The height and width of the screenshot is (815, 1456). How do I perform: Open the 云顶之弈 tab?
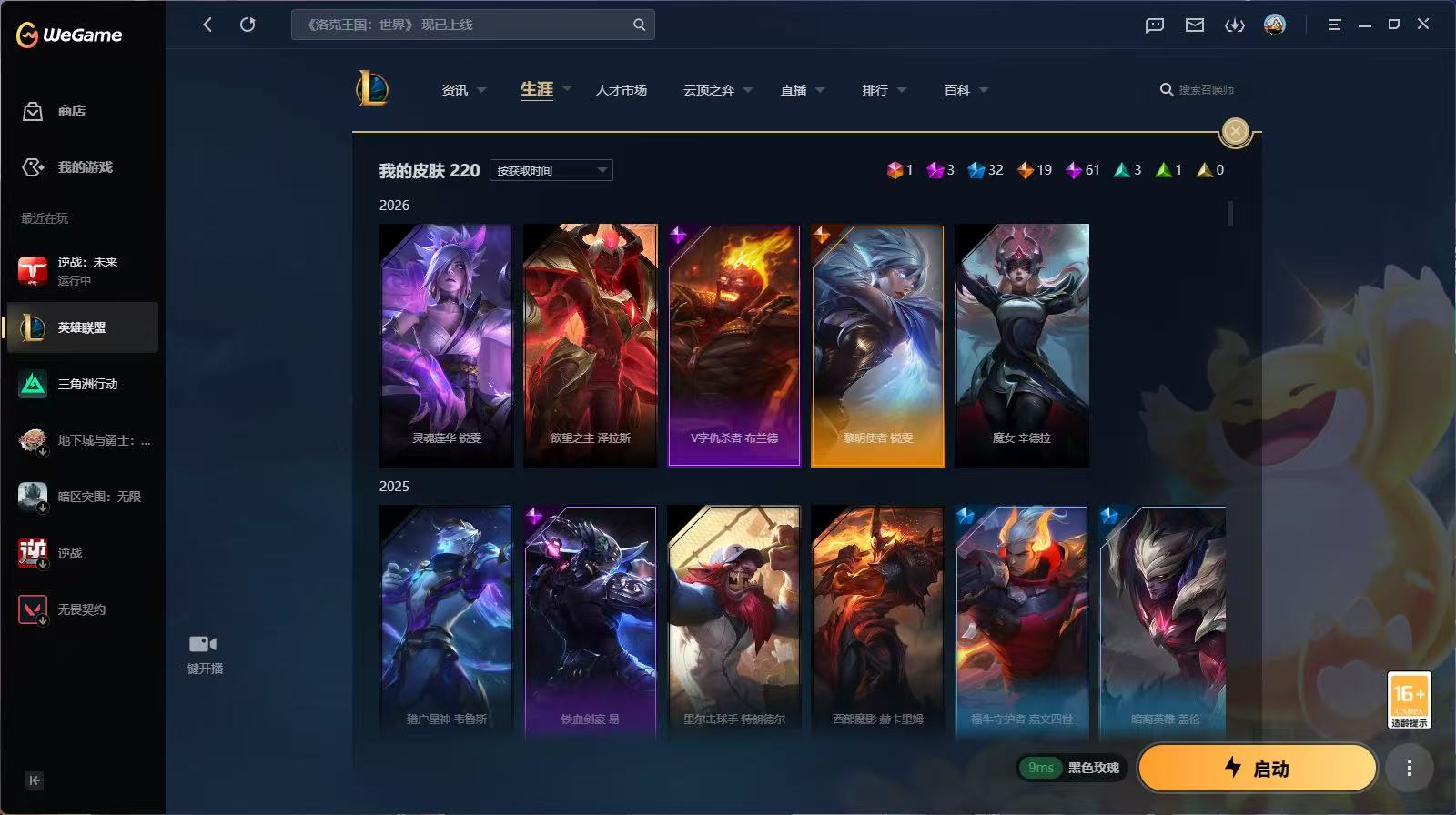pyautogui.click(x=709, y=90)
